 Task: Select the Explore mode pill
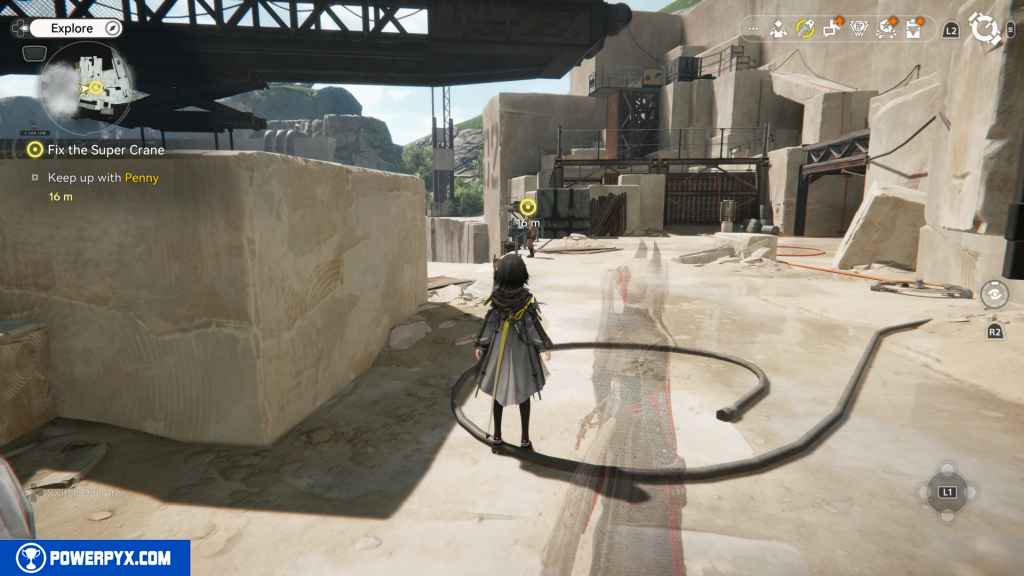click(x=72, y=28)
